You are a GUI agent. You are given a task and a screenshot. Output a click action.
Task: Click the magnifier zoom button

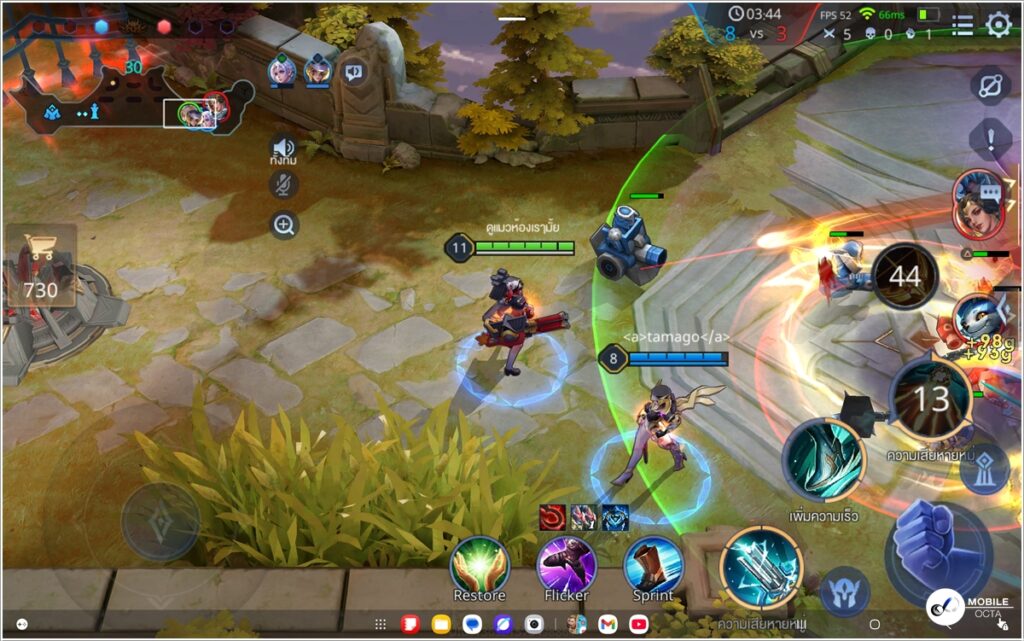pos(284,225)
